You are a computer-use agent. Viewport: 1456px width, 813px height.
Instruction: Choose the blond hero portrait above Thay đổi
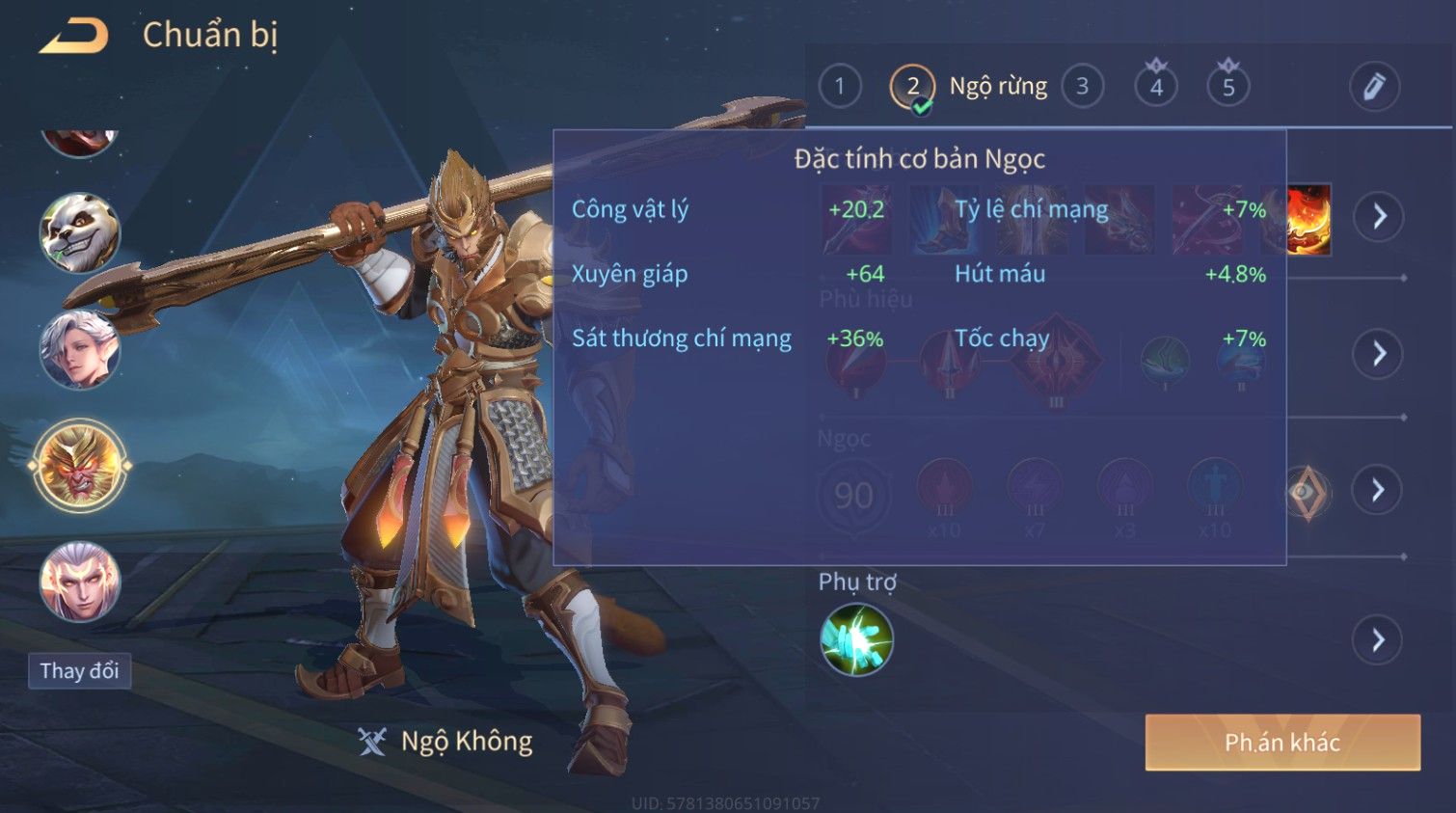79,582
